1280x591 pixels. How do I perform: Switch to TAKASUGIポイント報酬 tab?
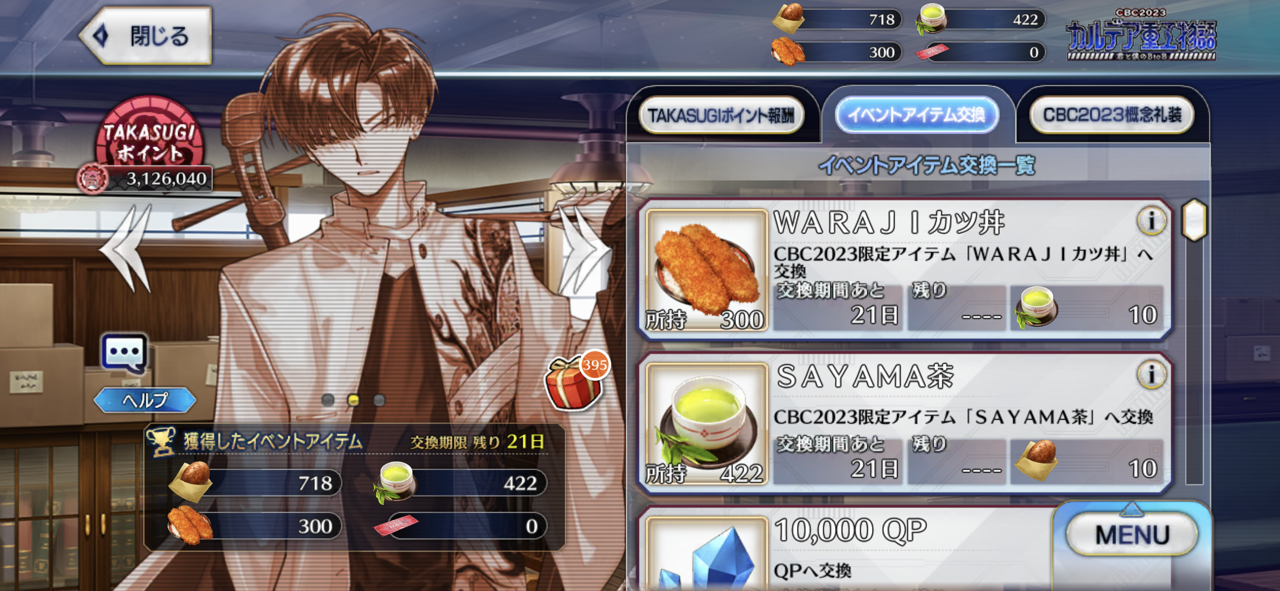point(721,116)
